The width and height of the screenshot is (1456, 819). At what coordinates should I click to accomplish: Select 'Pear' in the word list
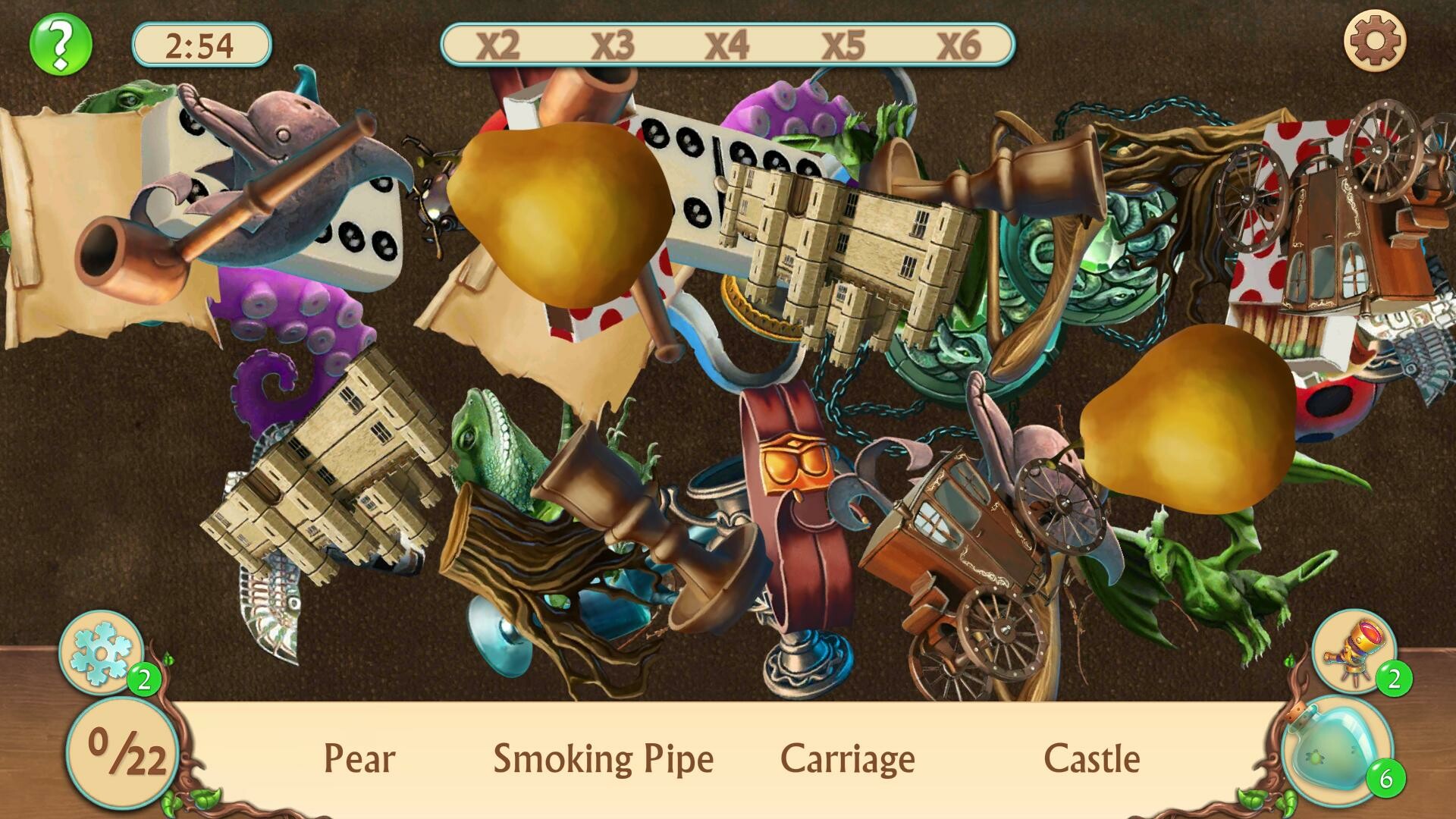[358, 758]
